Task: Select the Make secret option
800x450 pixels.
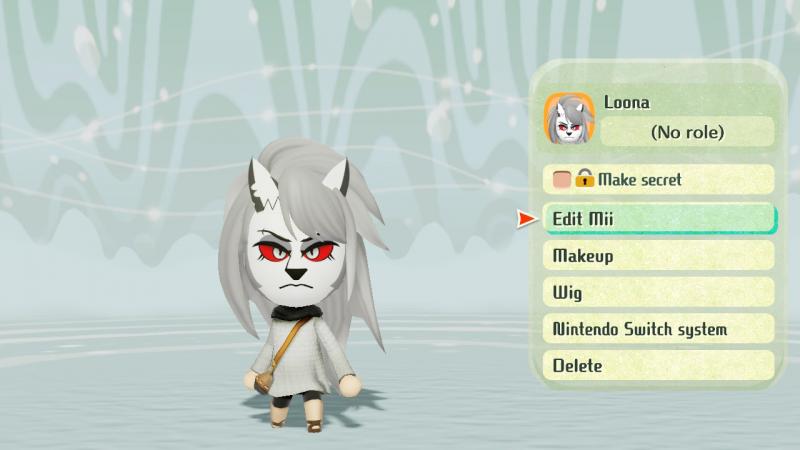Action: tap(658, 180)
